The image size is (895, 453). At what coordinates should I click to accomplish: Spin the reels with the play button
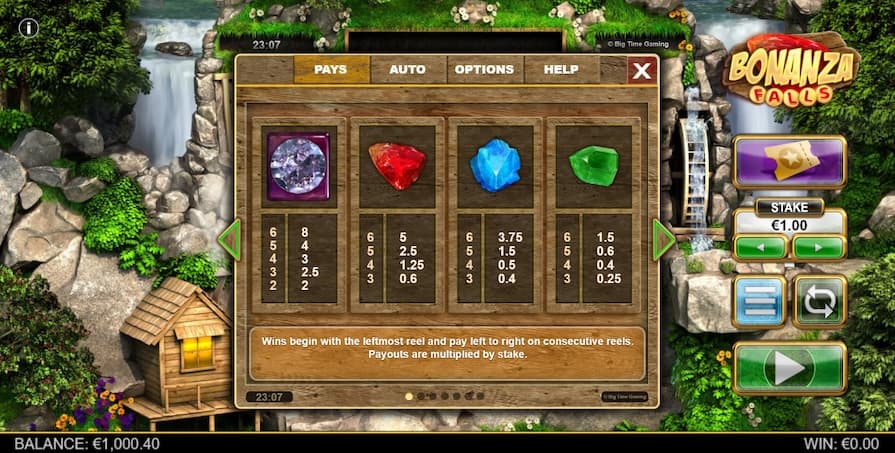coord(789,368)
